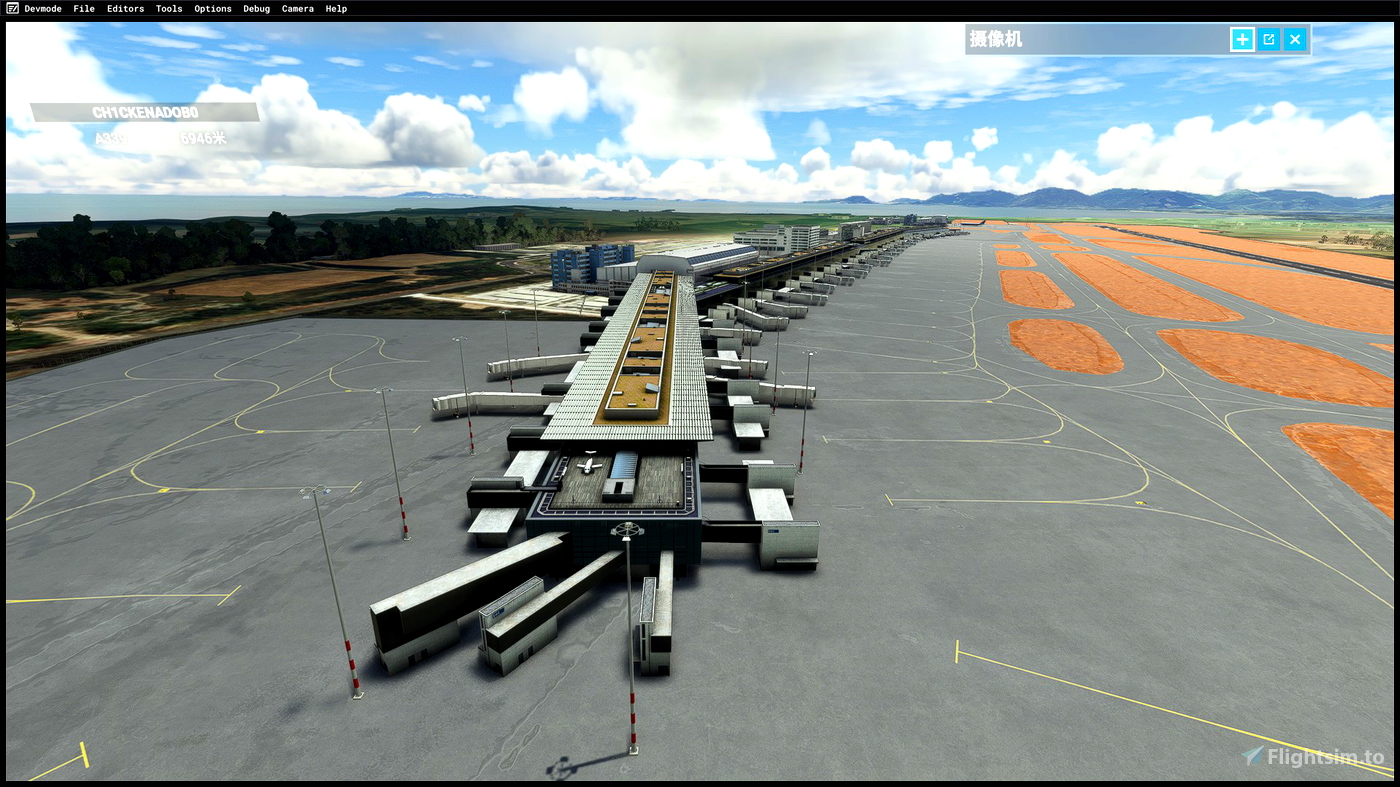1400x787 pixels.
Task: Pop out the 摄像机 window using external icon
Action: click(1267, 38)
